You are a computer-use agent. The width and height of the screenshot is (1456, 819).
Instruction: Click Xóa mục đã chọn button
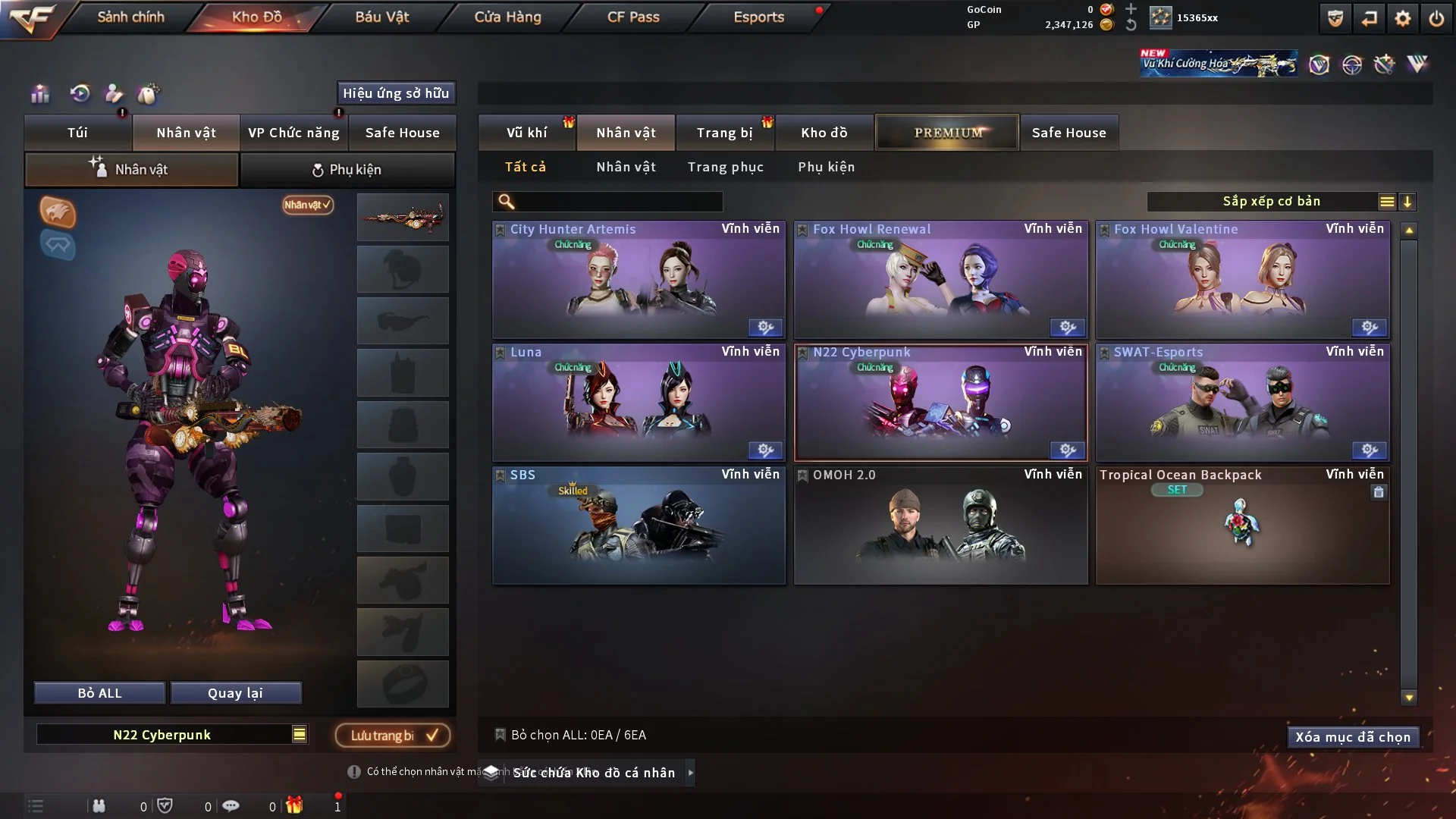tap(1353, 737)
